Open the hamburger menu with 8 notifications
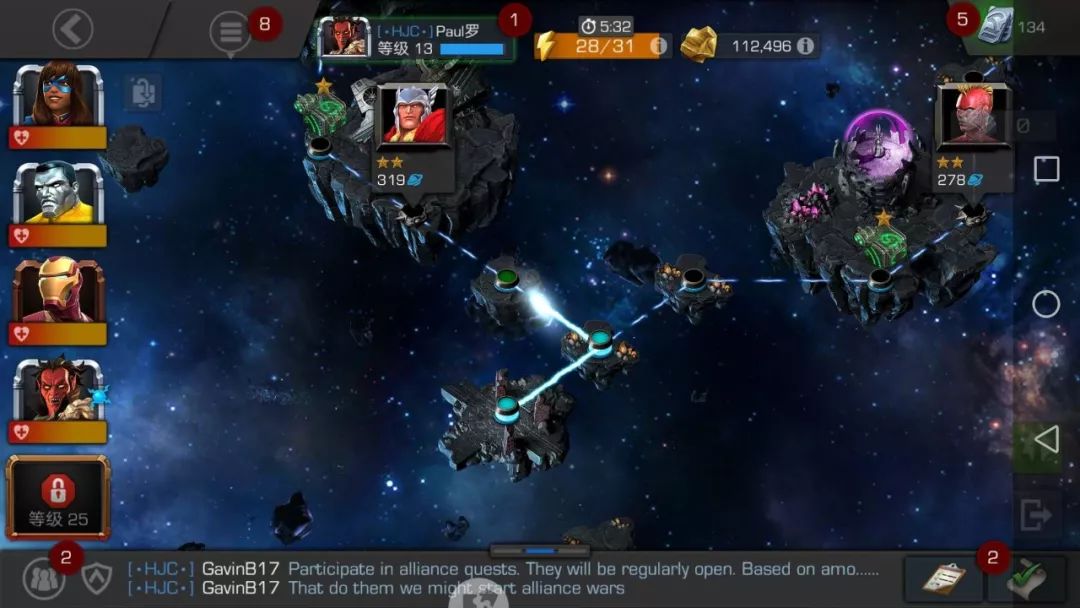 pyautogui.click(x=231, y=32)
